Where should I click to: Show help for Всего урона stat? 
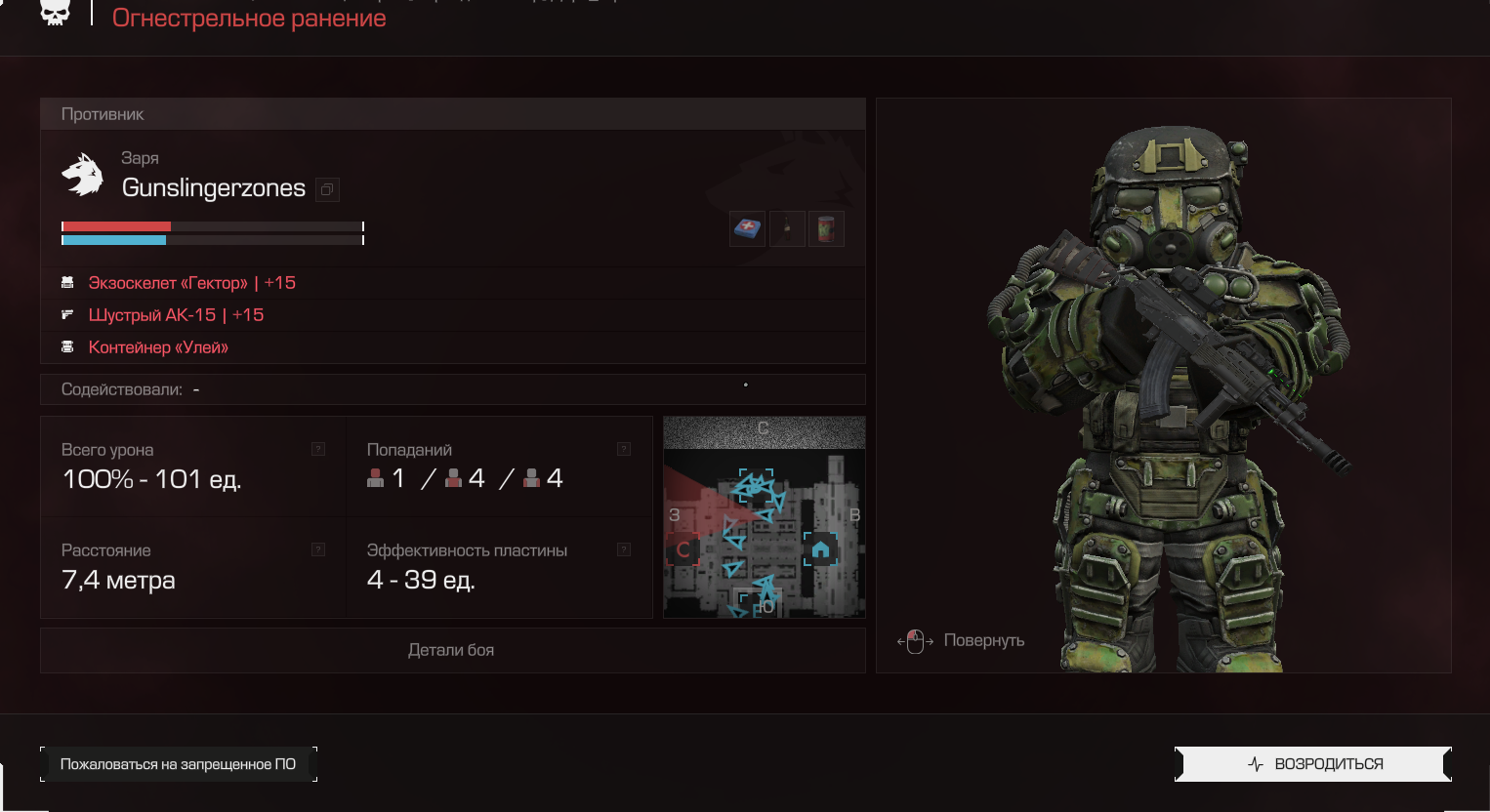(318, 449)
